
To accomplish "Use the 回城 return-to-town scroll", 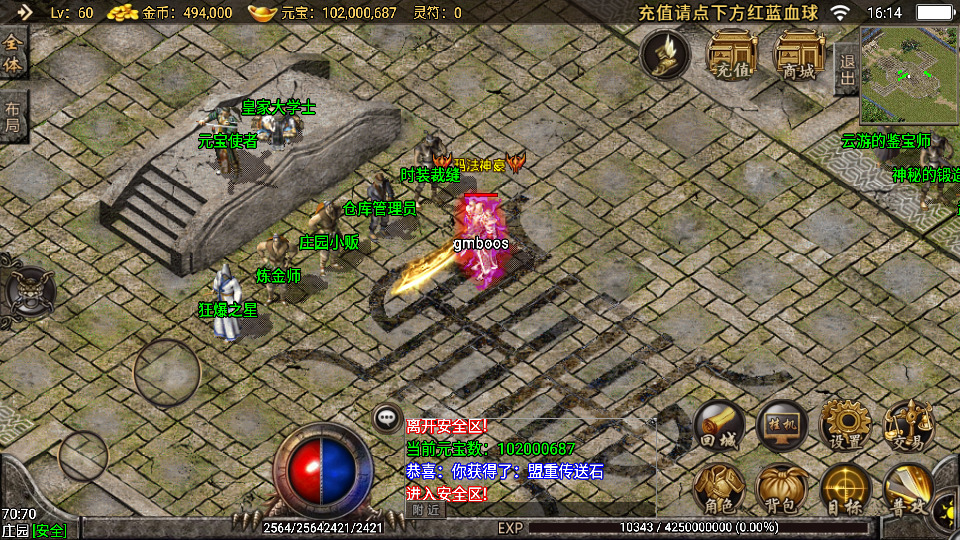I will pyautogui.click(x=719, y=427).
